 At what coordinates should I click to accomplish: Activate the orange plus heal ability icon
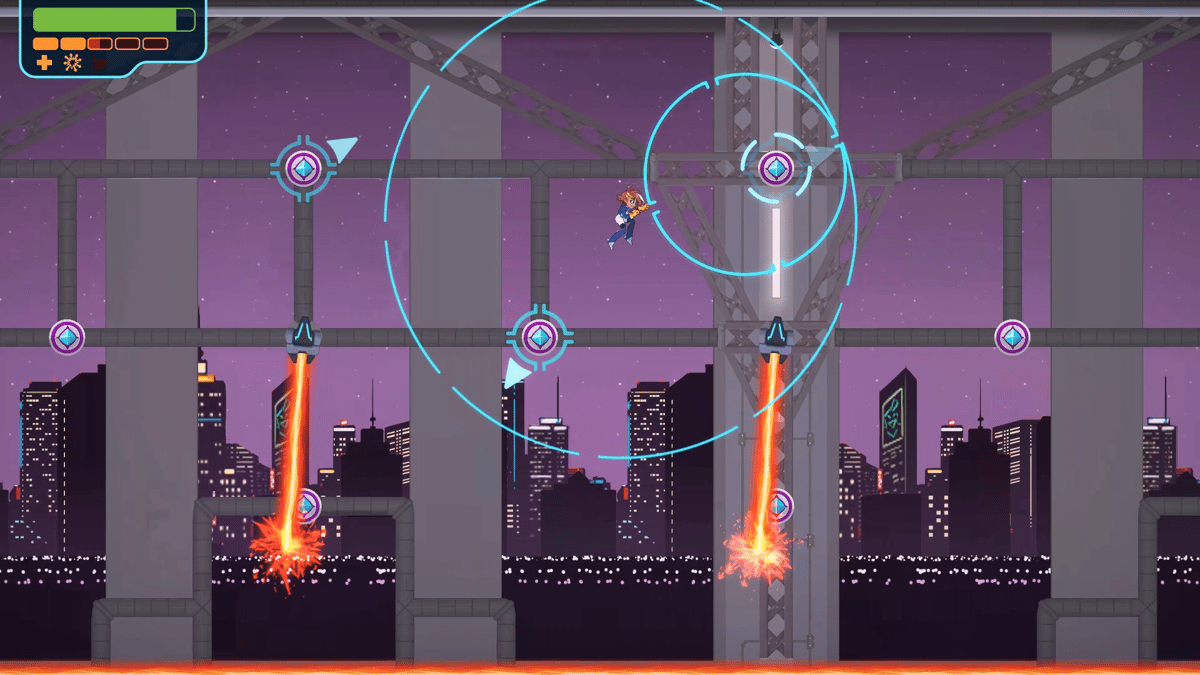[44, 63]
